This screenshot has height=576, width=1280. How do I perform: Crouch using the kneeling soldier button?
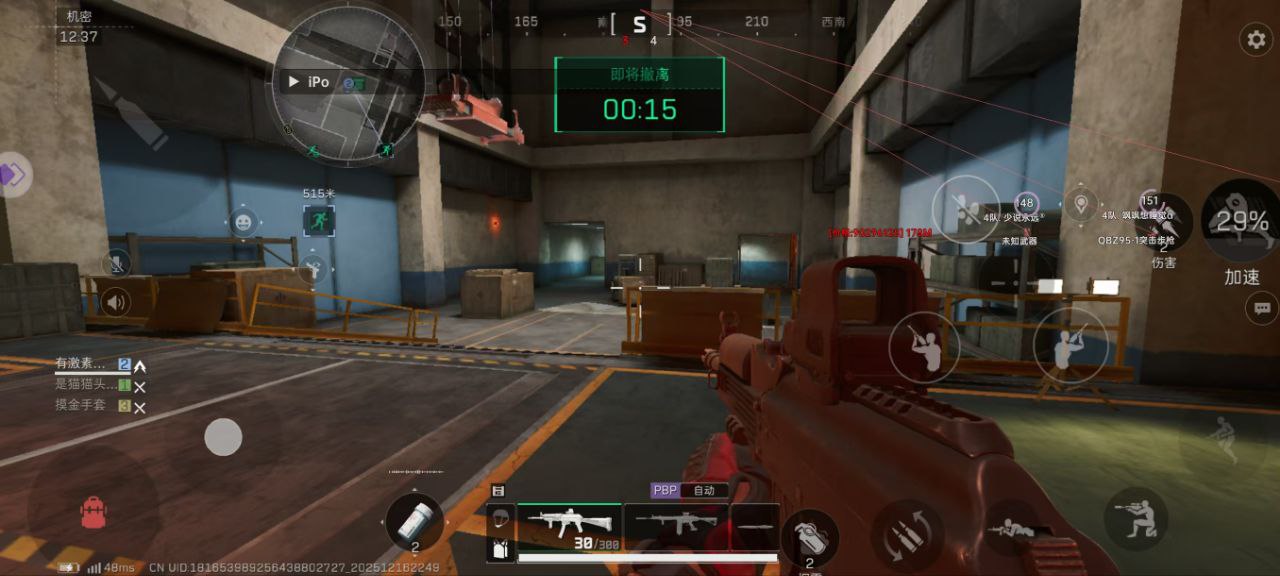tap(1136, 518)
